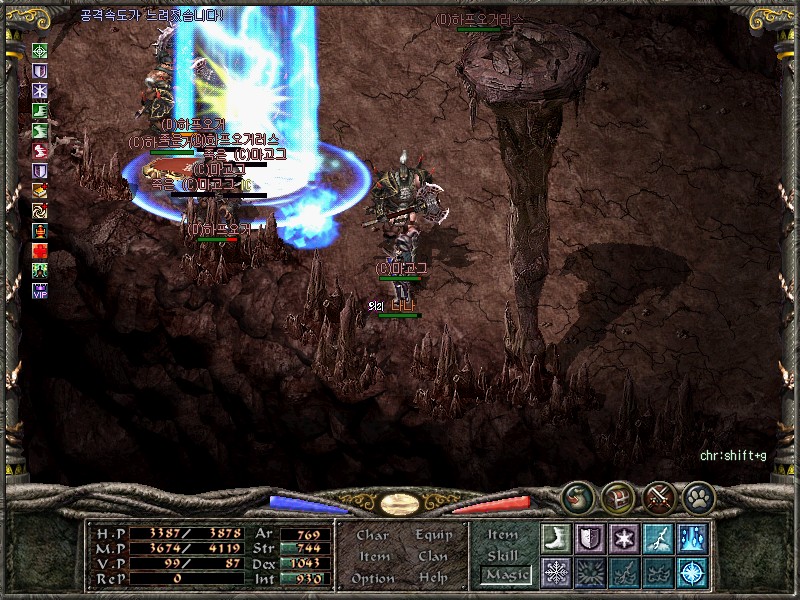The height and width of the screenshot is (600, 800).
Task: Open the Equip window
Action: tap(433, 535)
